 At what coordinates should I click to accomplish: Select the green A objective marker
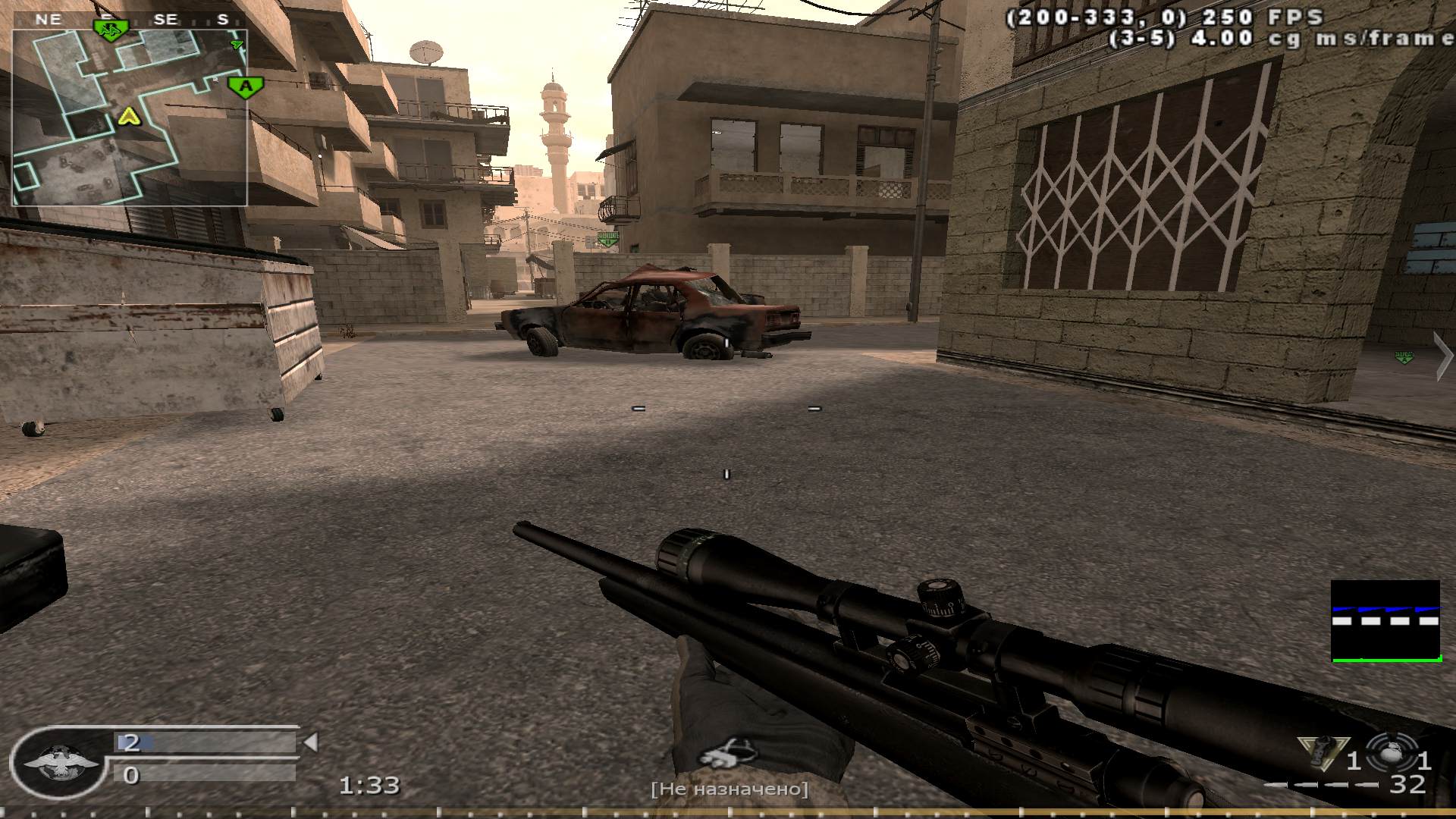245,86
